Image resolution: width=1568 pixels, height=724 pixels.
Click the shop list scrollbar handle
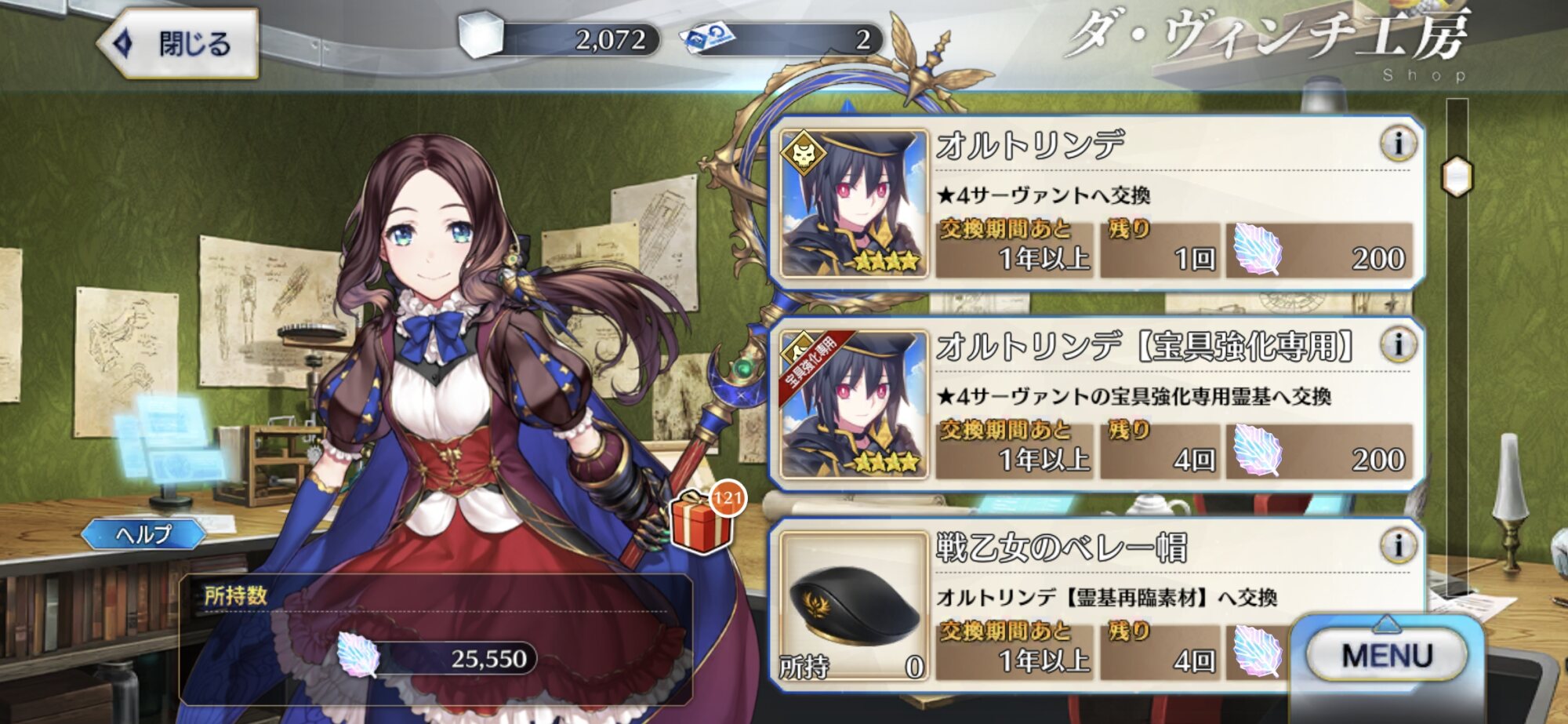1457,177
